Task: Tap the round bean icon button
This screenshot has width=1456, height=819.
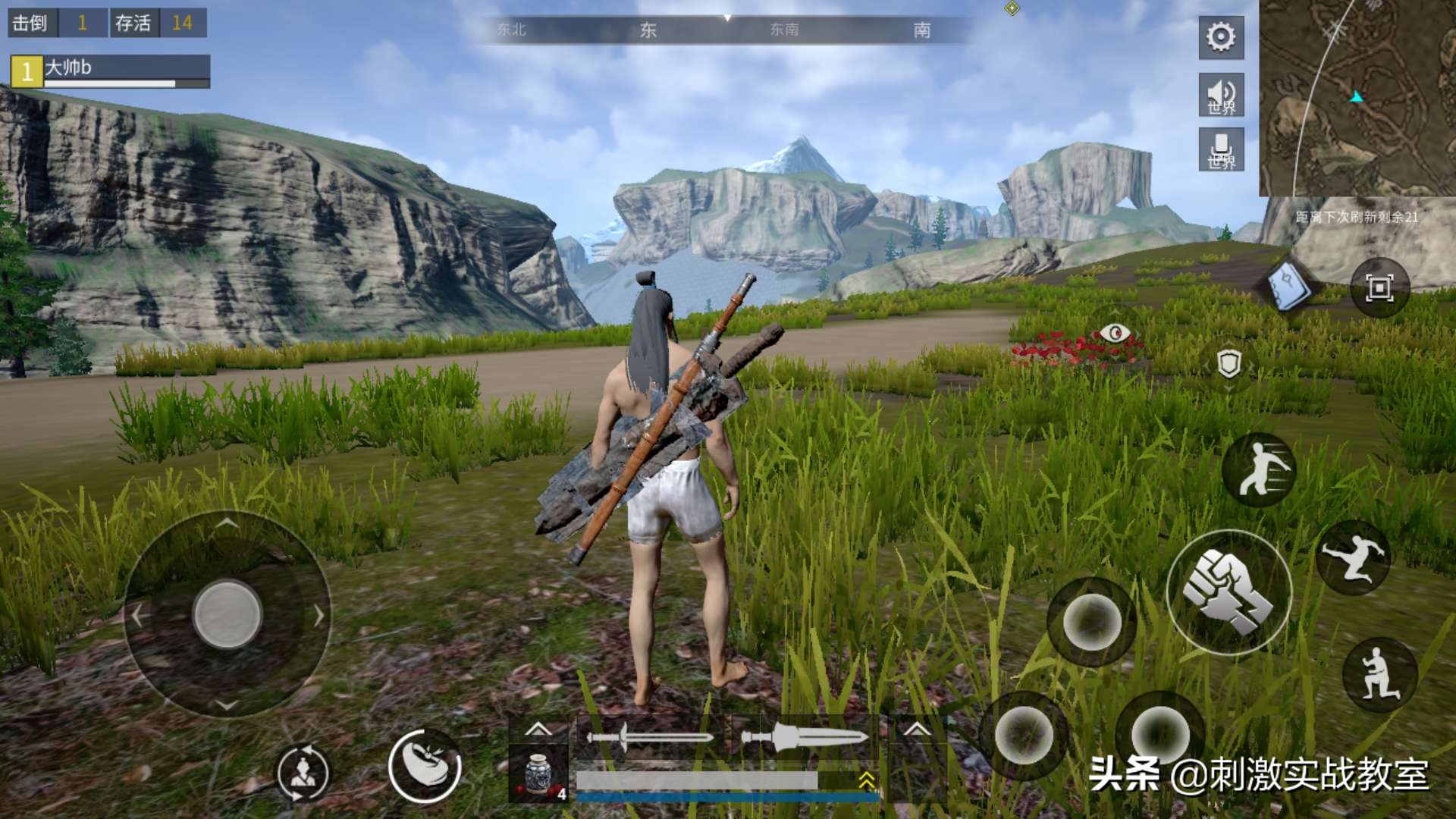Action: click(425, 766)
